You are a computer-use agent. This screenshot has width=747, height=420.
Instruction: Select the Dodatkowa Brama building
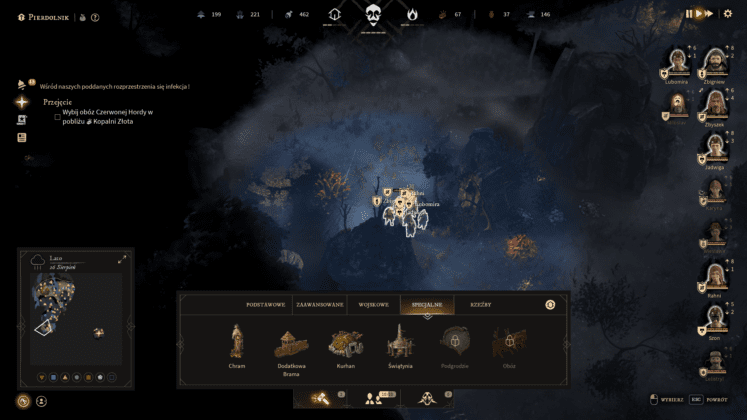291,346
